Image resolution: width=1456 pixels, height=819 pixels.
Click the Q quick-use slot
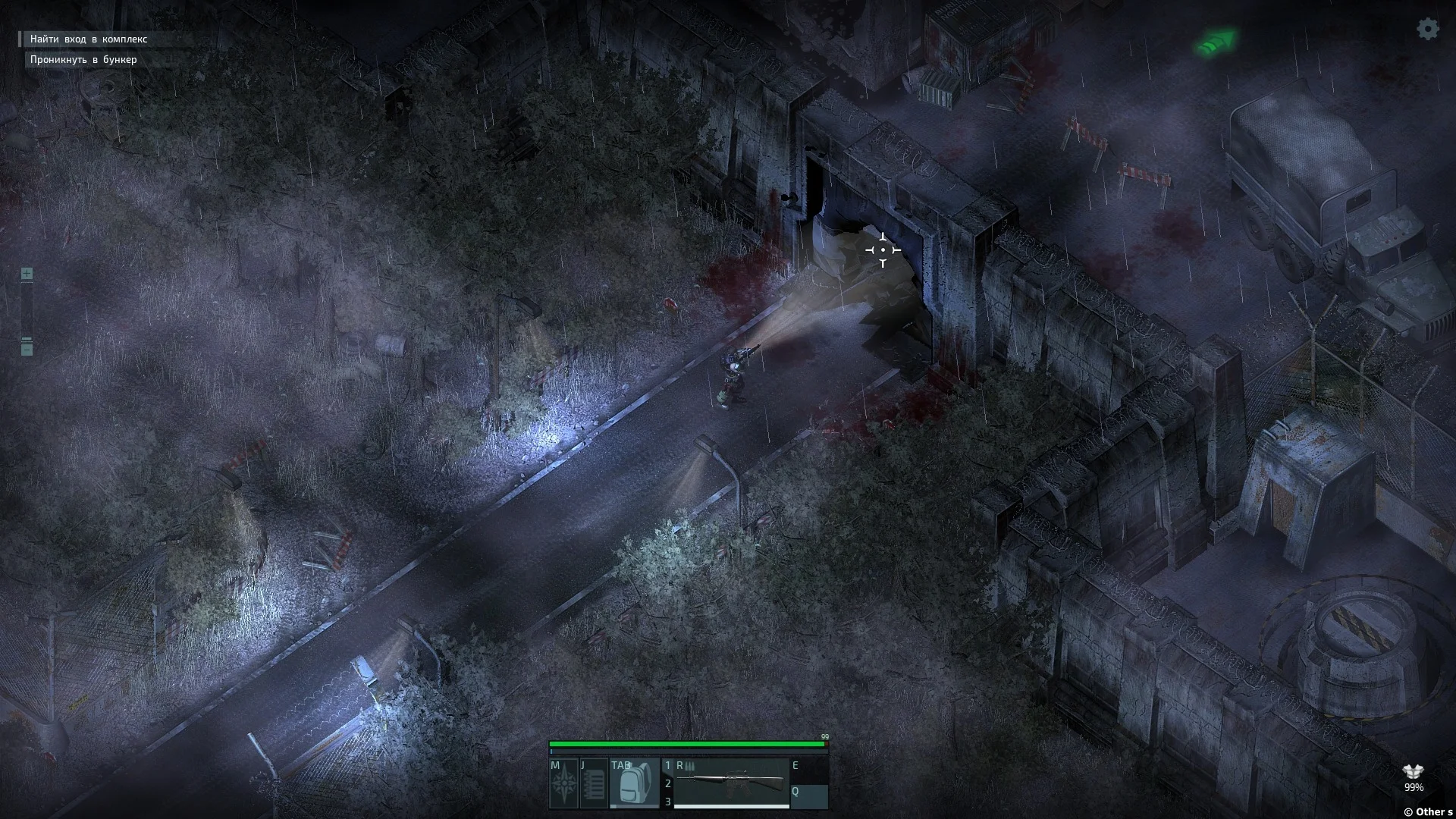[809, 796]
